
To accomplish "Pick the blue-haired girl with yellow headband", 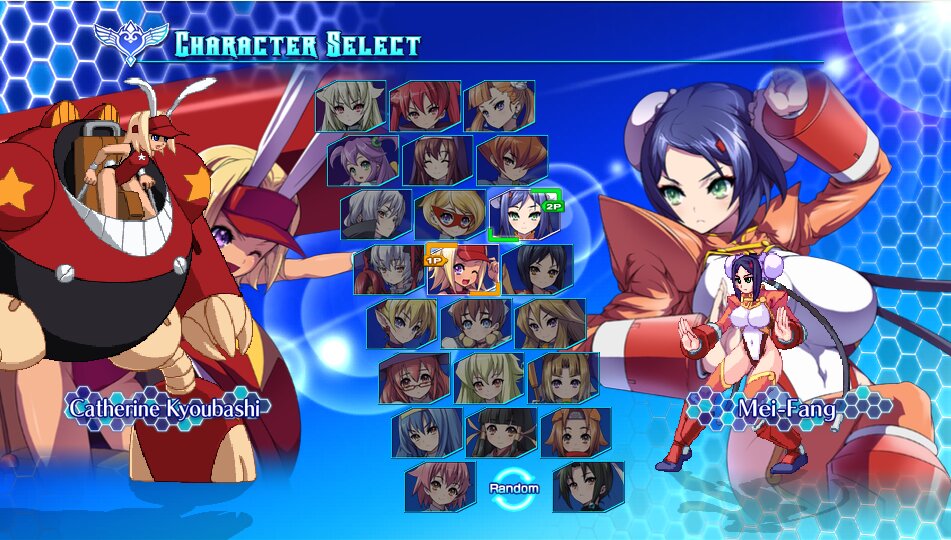I will coord(427,432).
